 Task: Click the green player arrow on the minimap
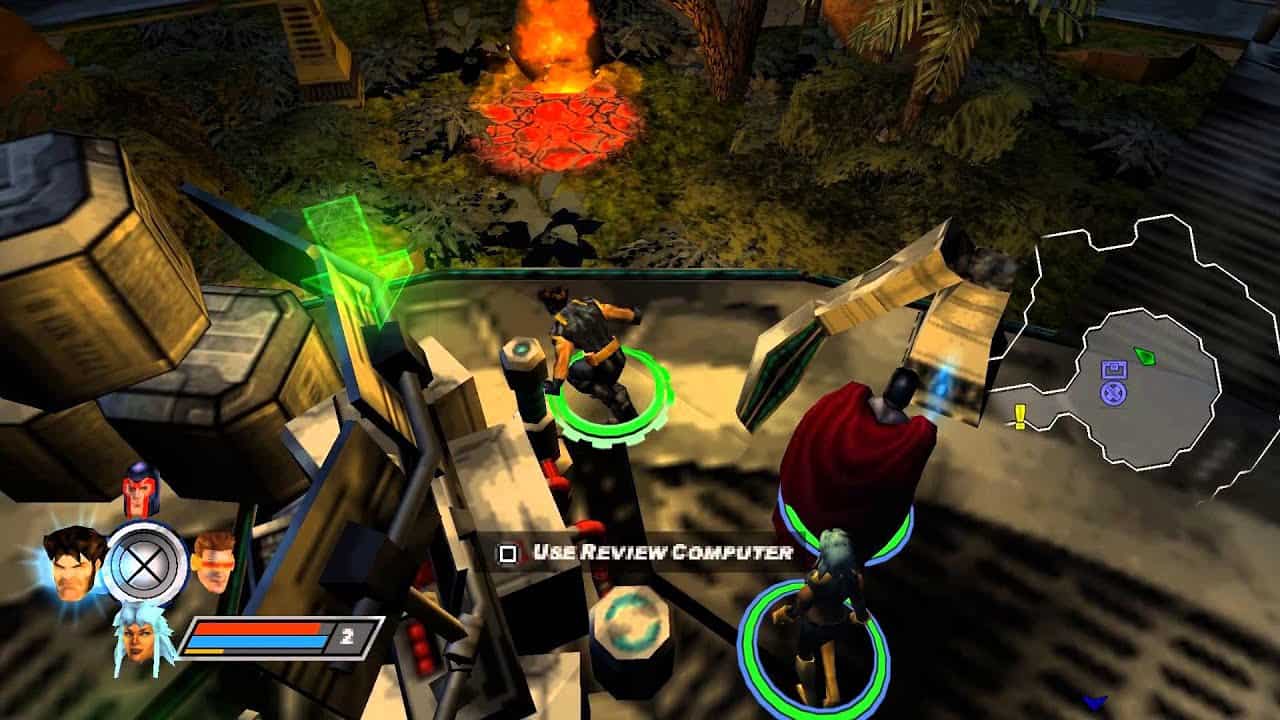pyautogui.click(x=1145, y=356)
